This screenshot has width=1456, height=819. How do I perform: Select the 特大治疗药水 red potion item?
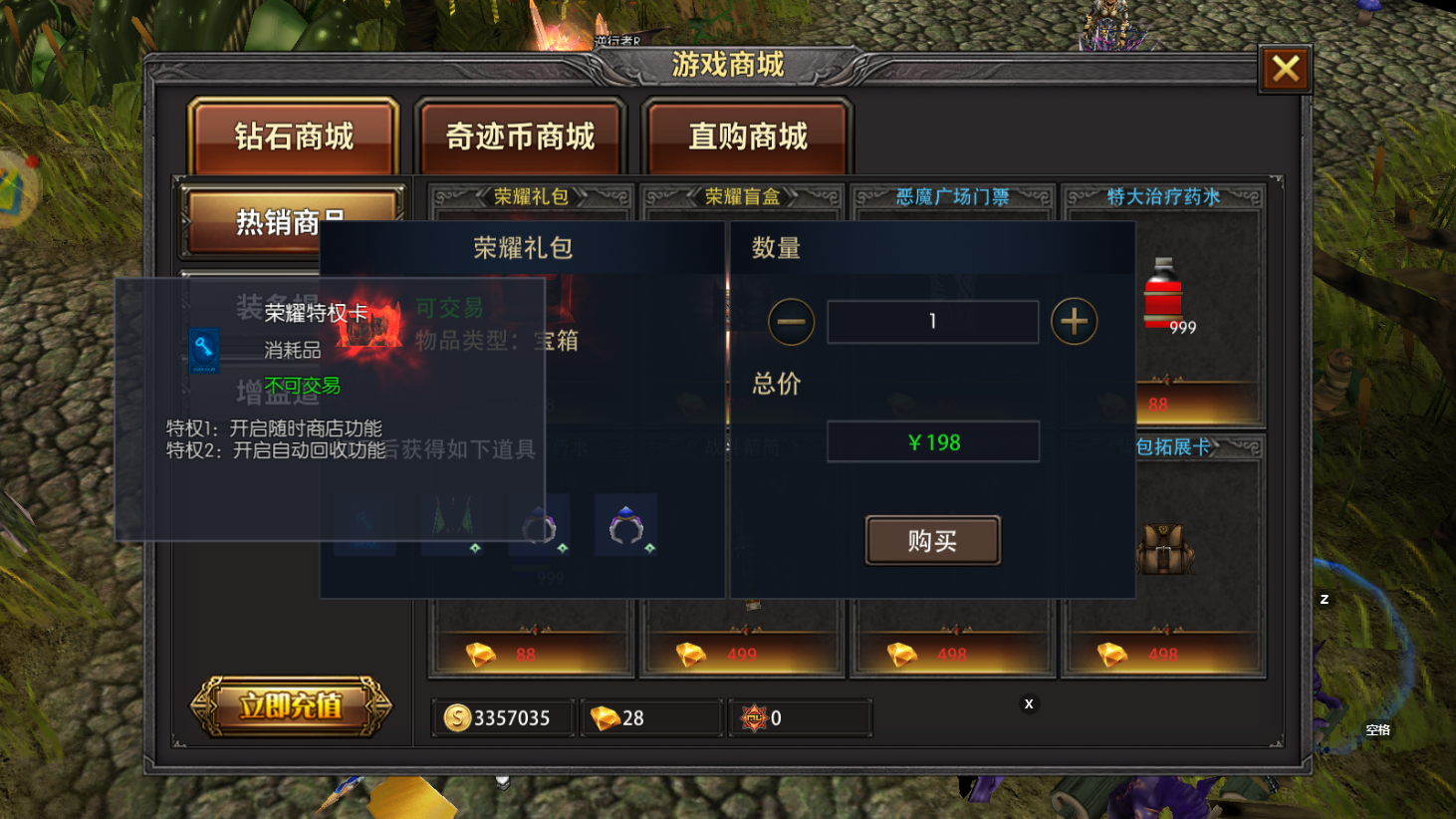pos(1163,296)
